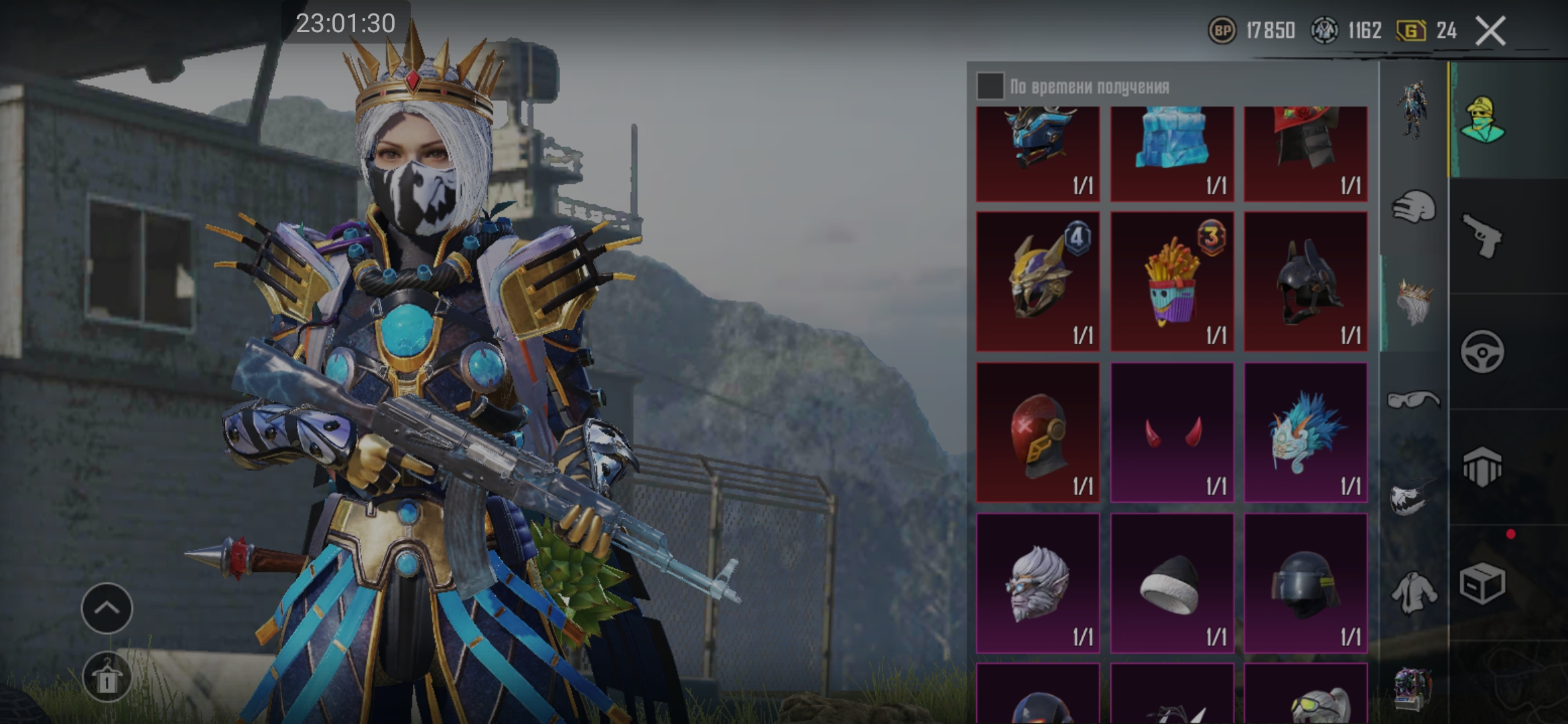1568x724 pixels.
Task: Pick the black knight helmet item
Action: coord(1305,282)
